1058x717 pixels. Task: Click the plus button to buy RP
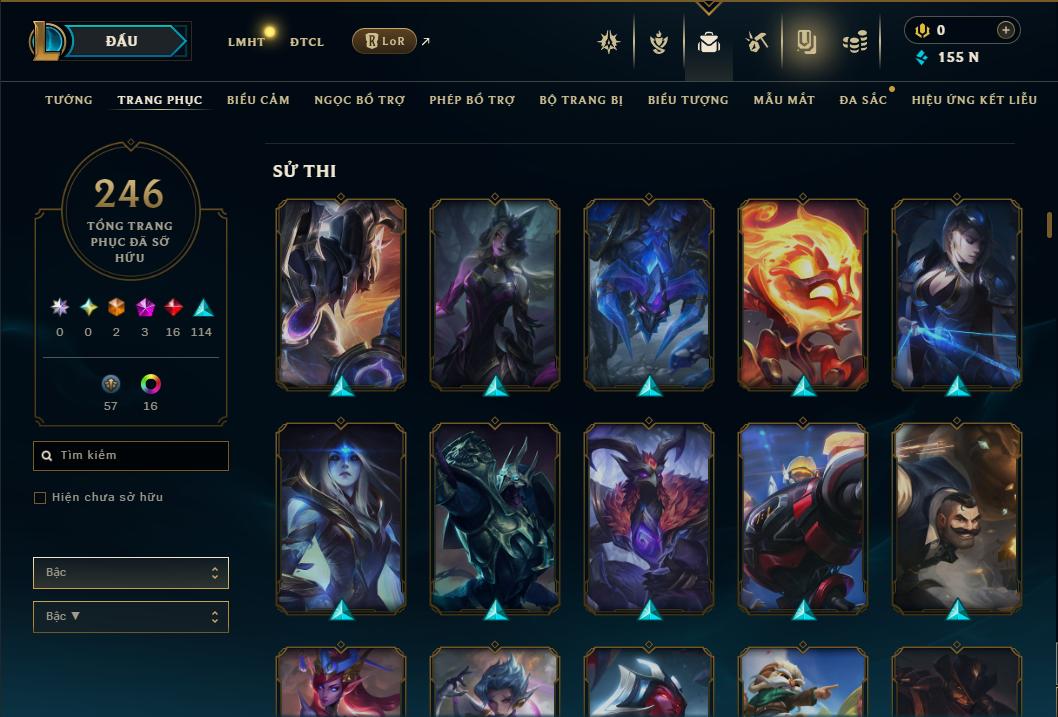click(x=1005, y=30)
